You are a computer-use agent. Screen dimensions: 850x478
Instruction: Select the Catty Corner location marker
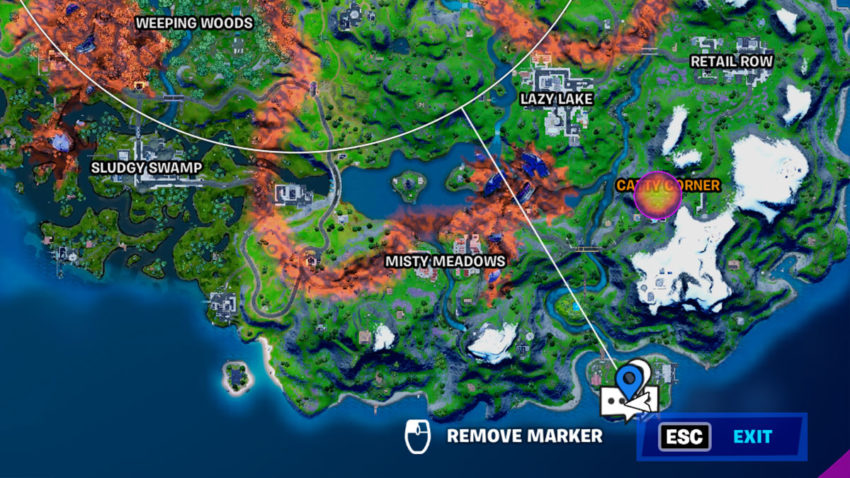click(658, 194)
